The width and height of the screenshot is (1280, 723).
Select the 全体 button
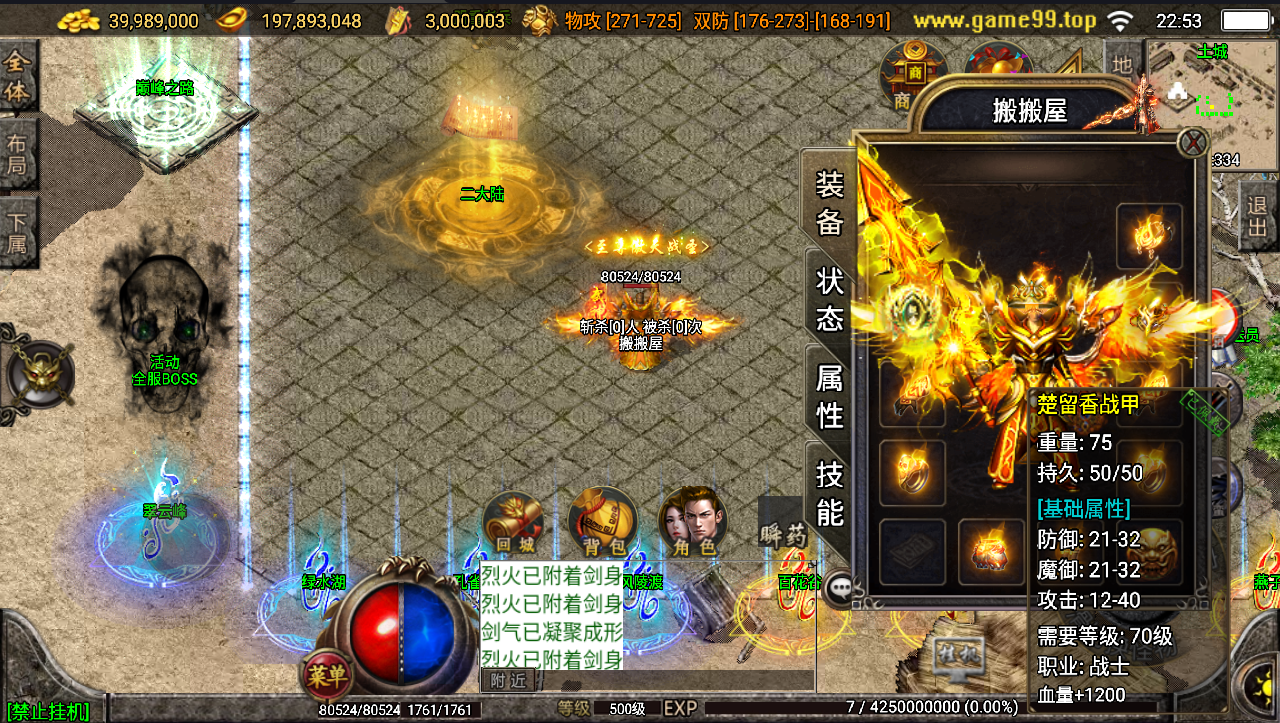coord(17,75)
